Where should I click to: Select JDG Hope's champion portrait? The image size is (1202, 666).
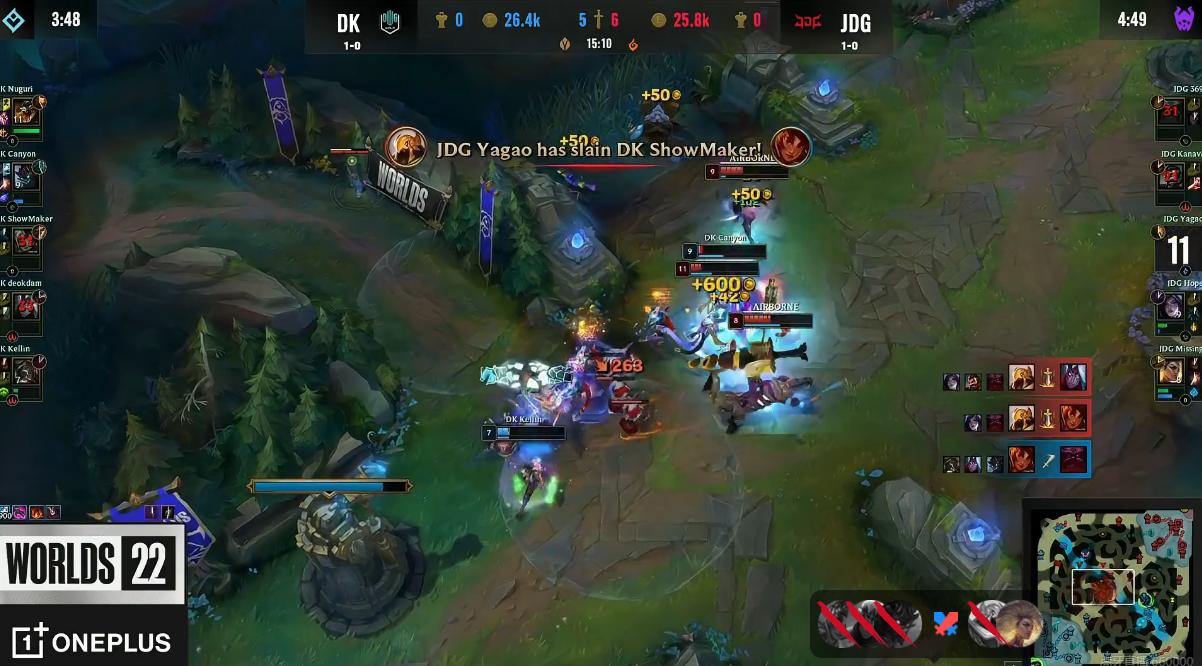coord(1172,310)
